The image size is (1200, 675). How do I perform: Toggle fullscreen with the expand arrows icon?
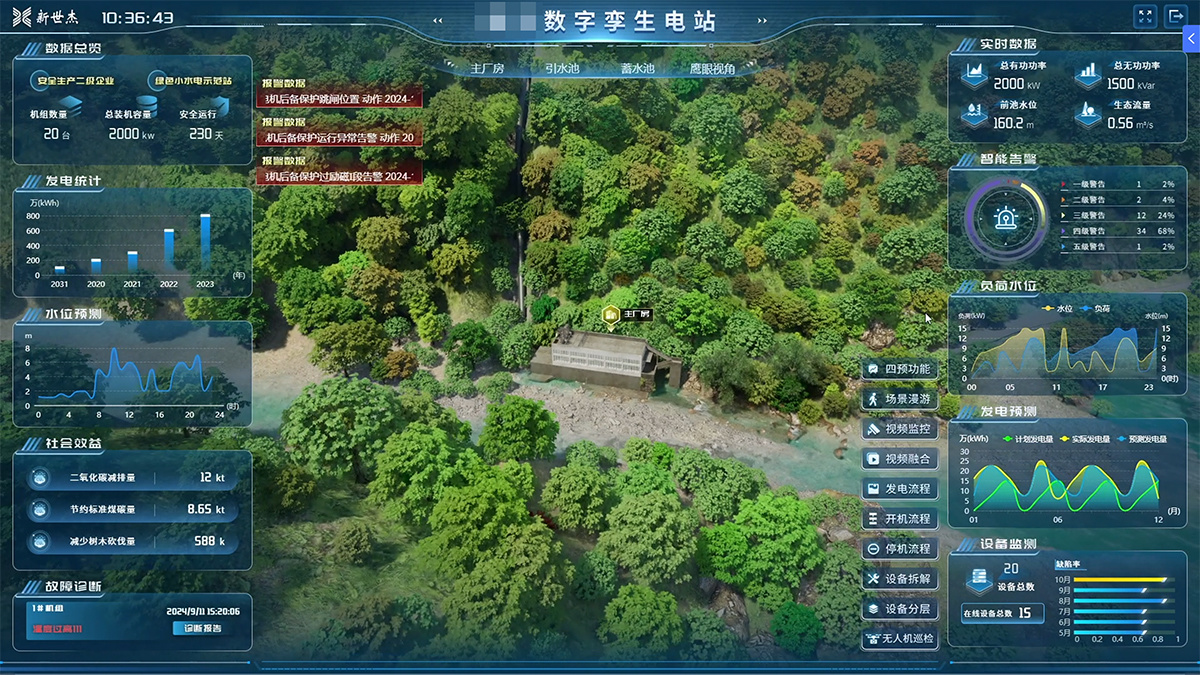(1145, 17)
